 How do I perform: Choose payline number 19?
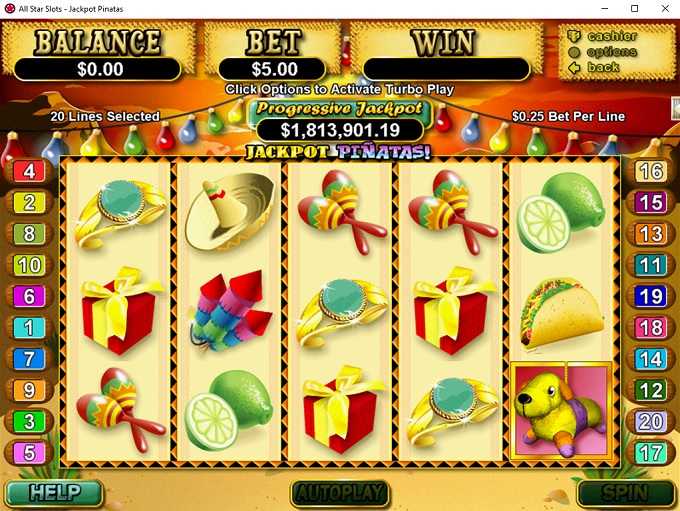[650, 296]
